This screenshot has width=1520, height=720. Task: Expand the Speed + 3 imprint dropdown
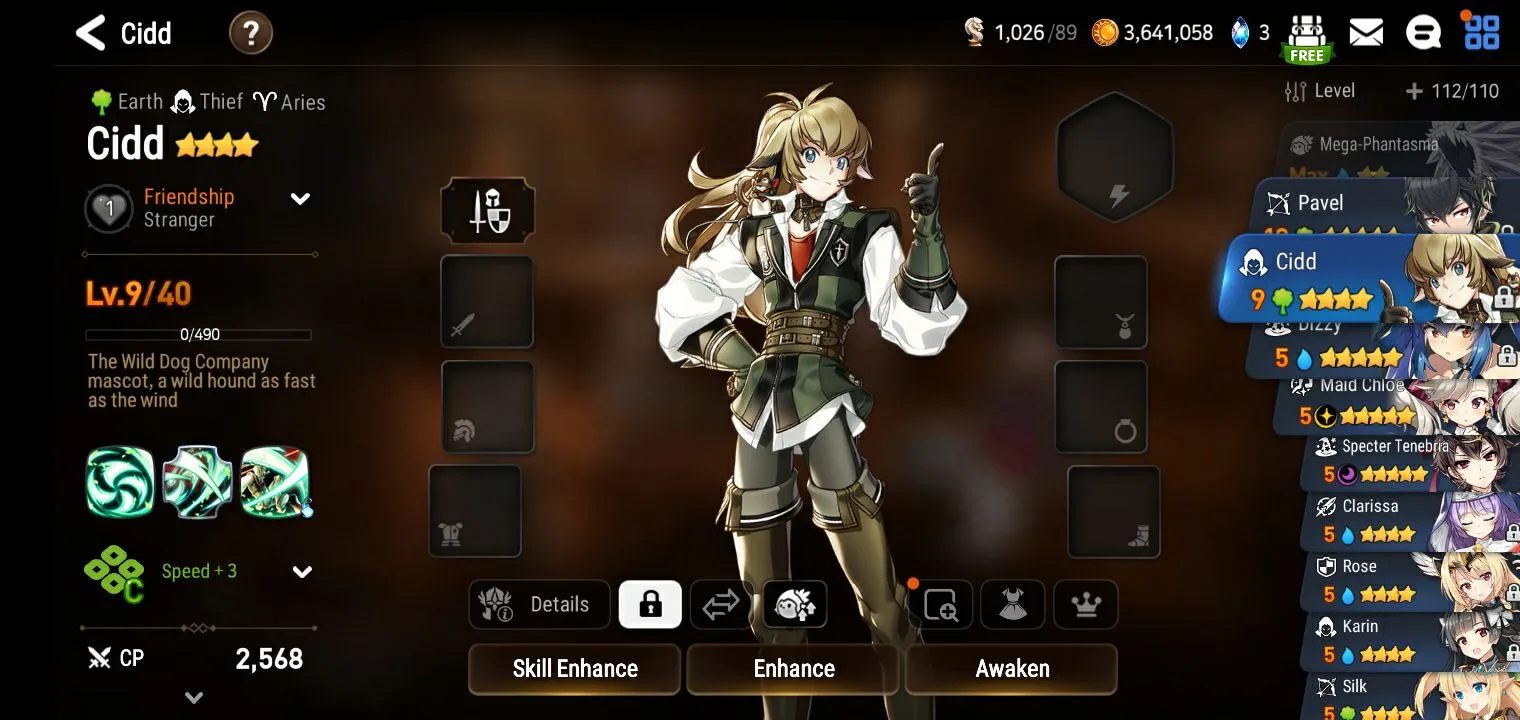[x=301, y=572]
